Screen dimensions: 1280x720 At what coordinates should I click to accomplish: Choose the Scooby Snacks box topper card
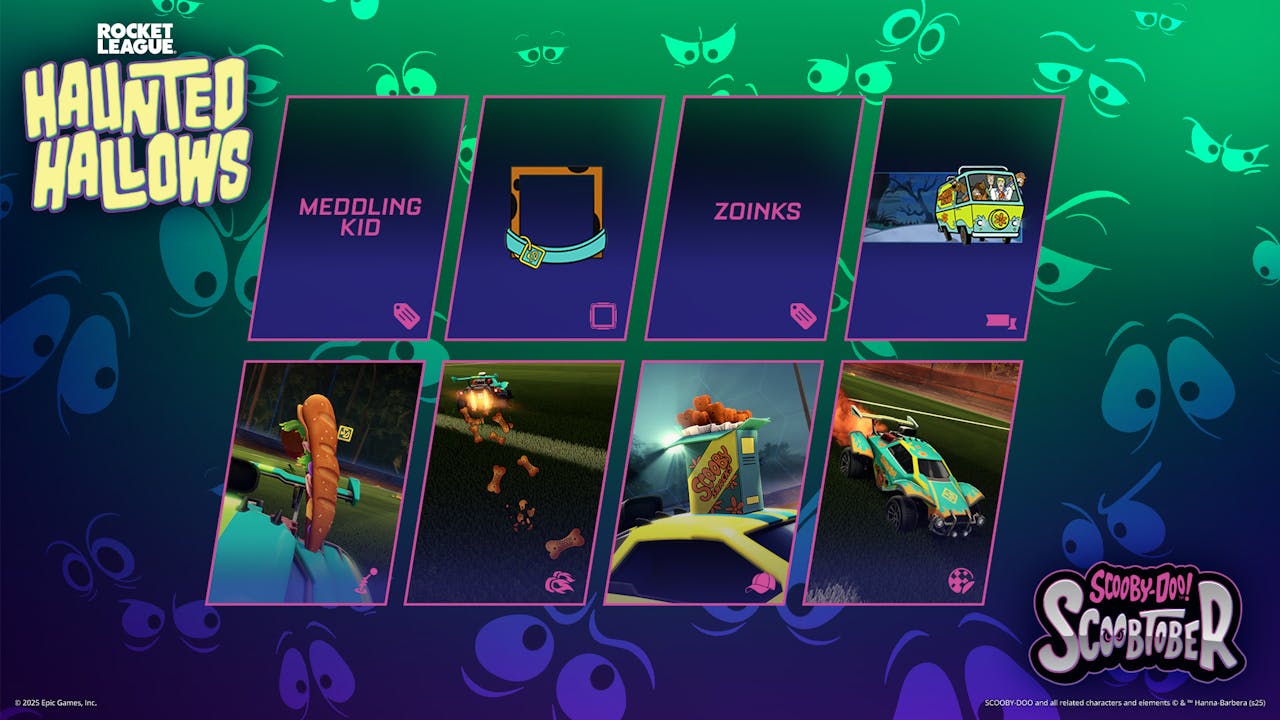tap(714, 483)
